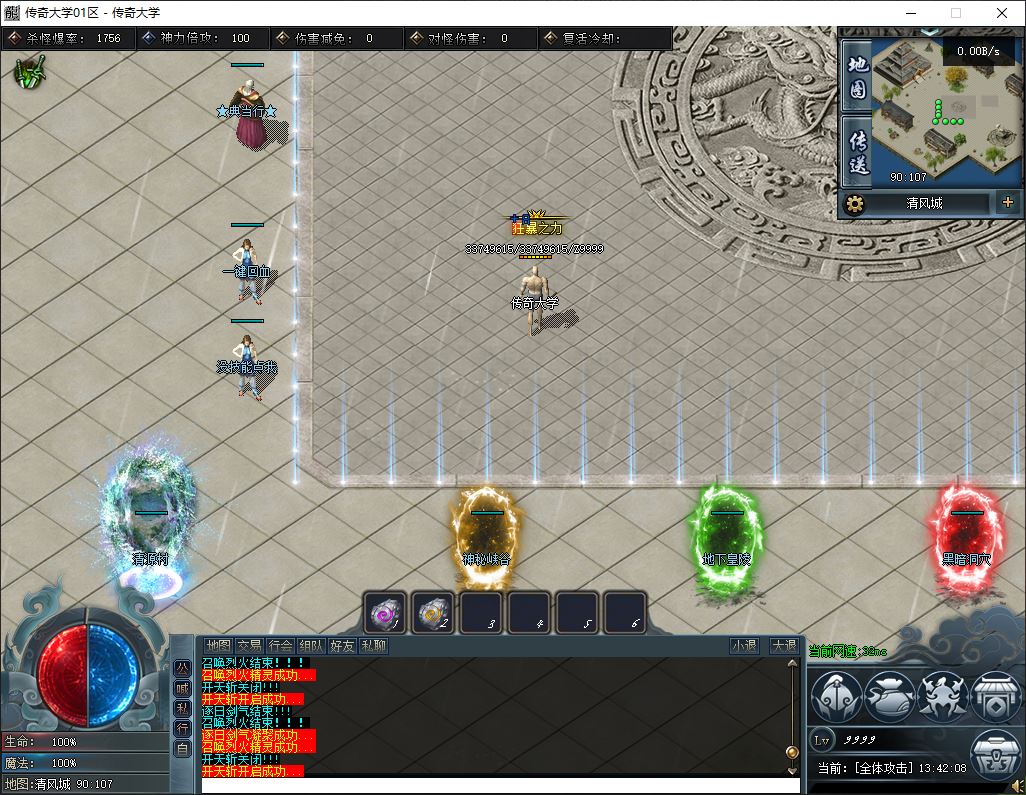Open the treasure chest icon
The image size is (1026, 795).
995,757
